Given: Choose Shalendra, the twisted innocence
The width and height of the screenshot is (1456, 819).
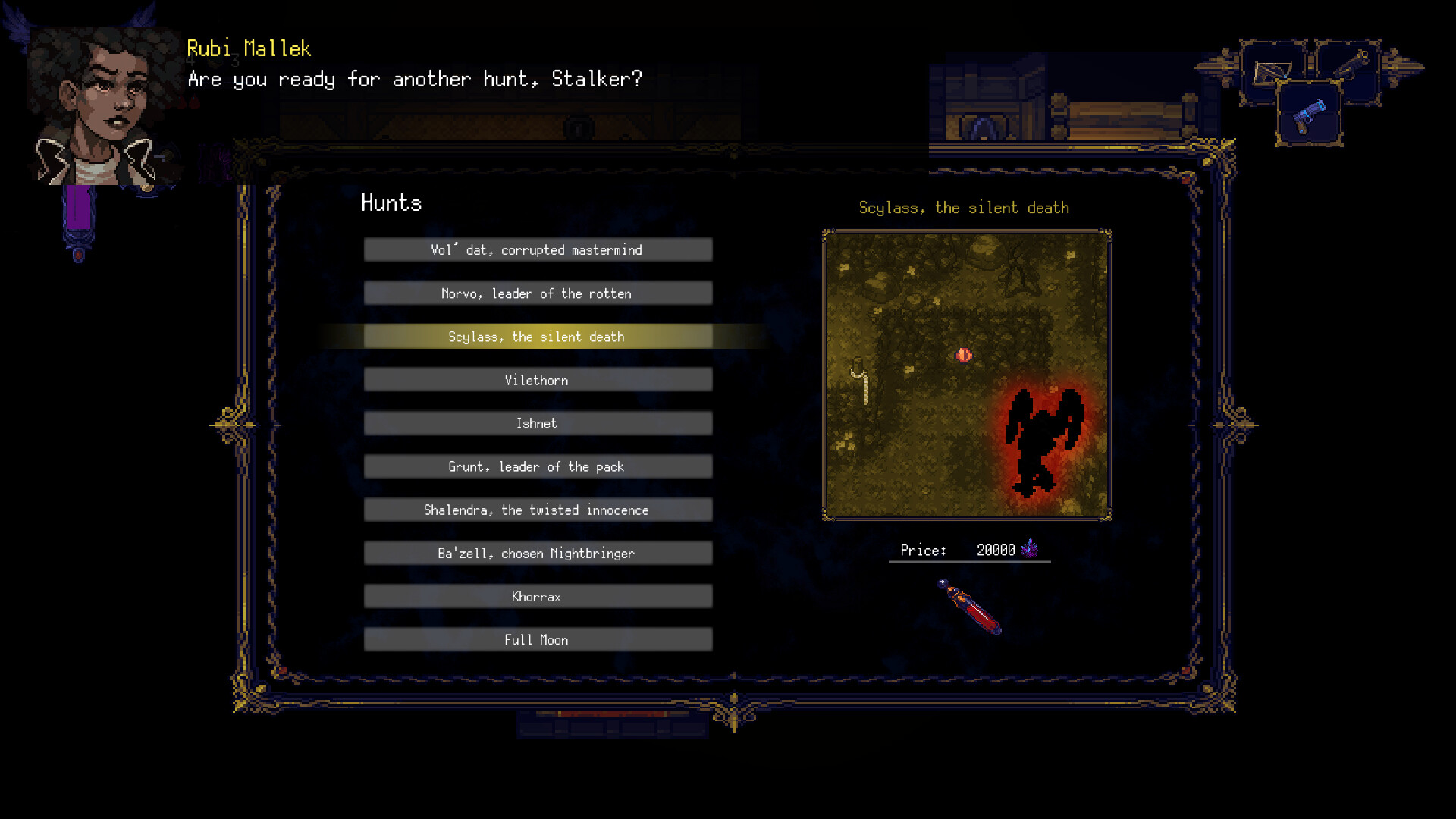Looking at the screenshot, I should (x=538, y=510).
